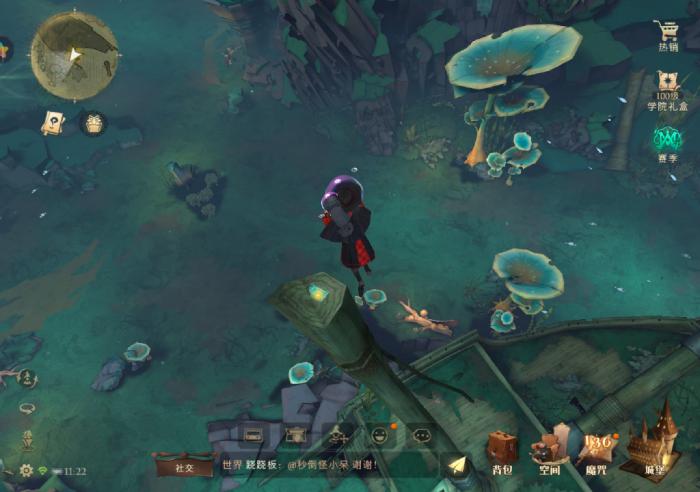The image size is (700, 492).
Task: Tap the paper plane send icon
Action: (x=456, y=466)
